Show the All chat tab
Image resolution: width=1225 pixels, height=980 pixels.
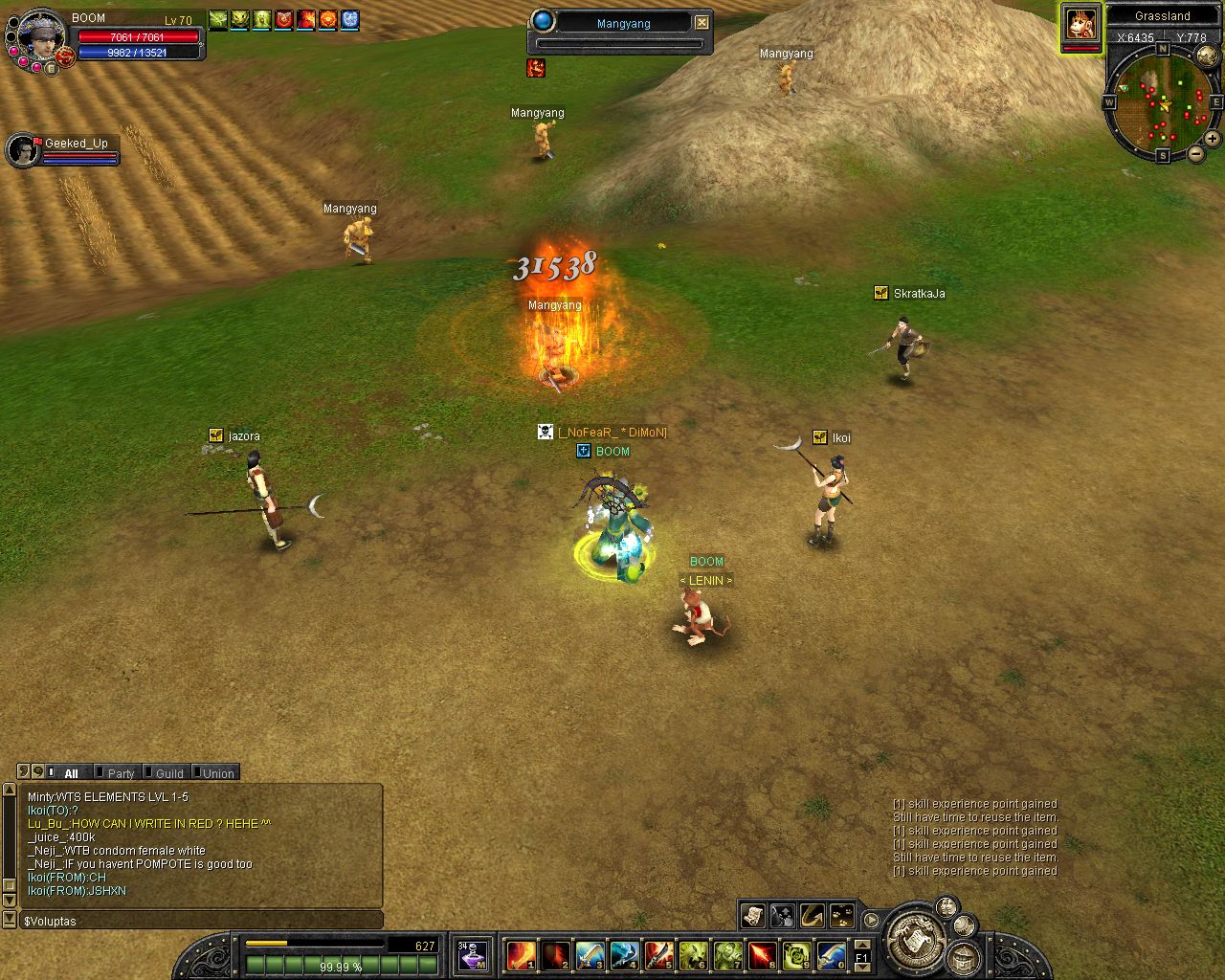pyautogui.click(x=71, y=773)
